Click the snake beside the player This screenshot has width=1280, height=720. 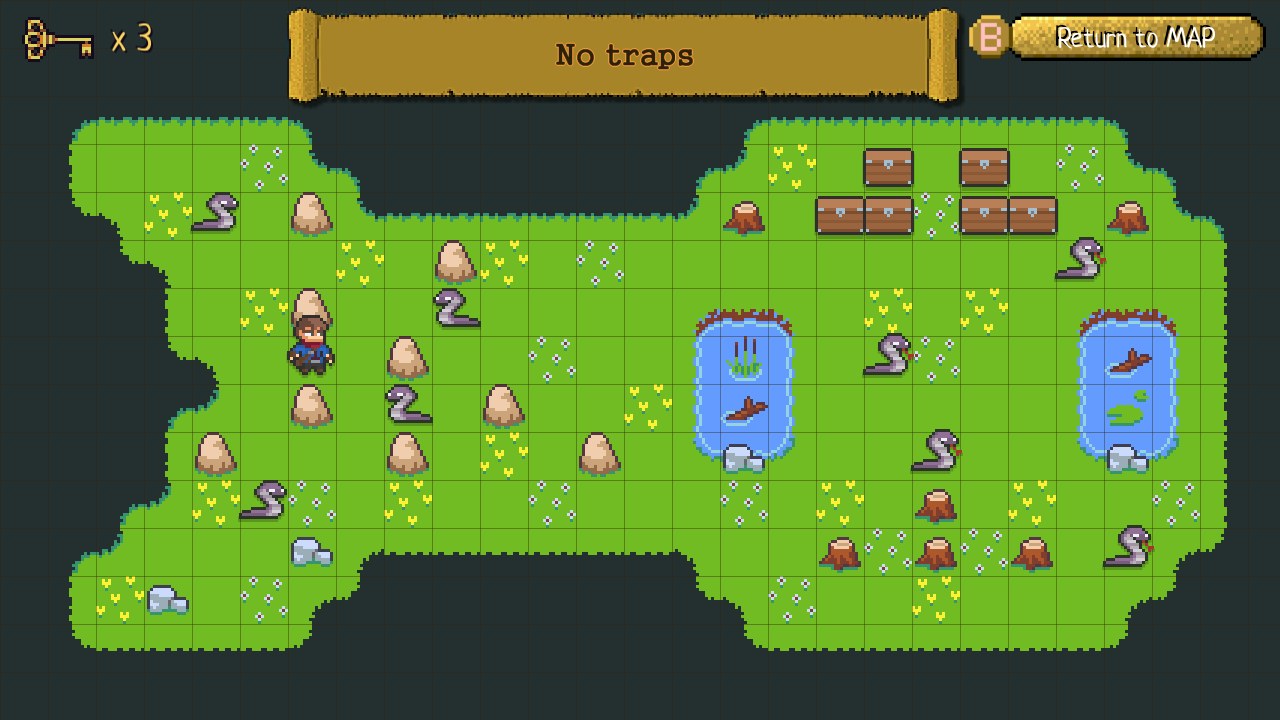pyautogui.click(x=405, y=407)
